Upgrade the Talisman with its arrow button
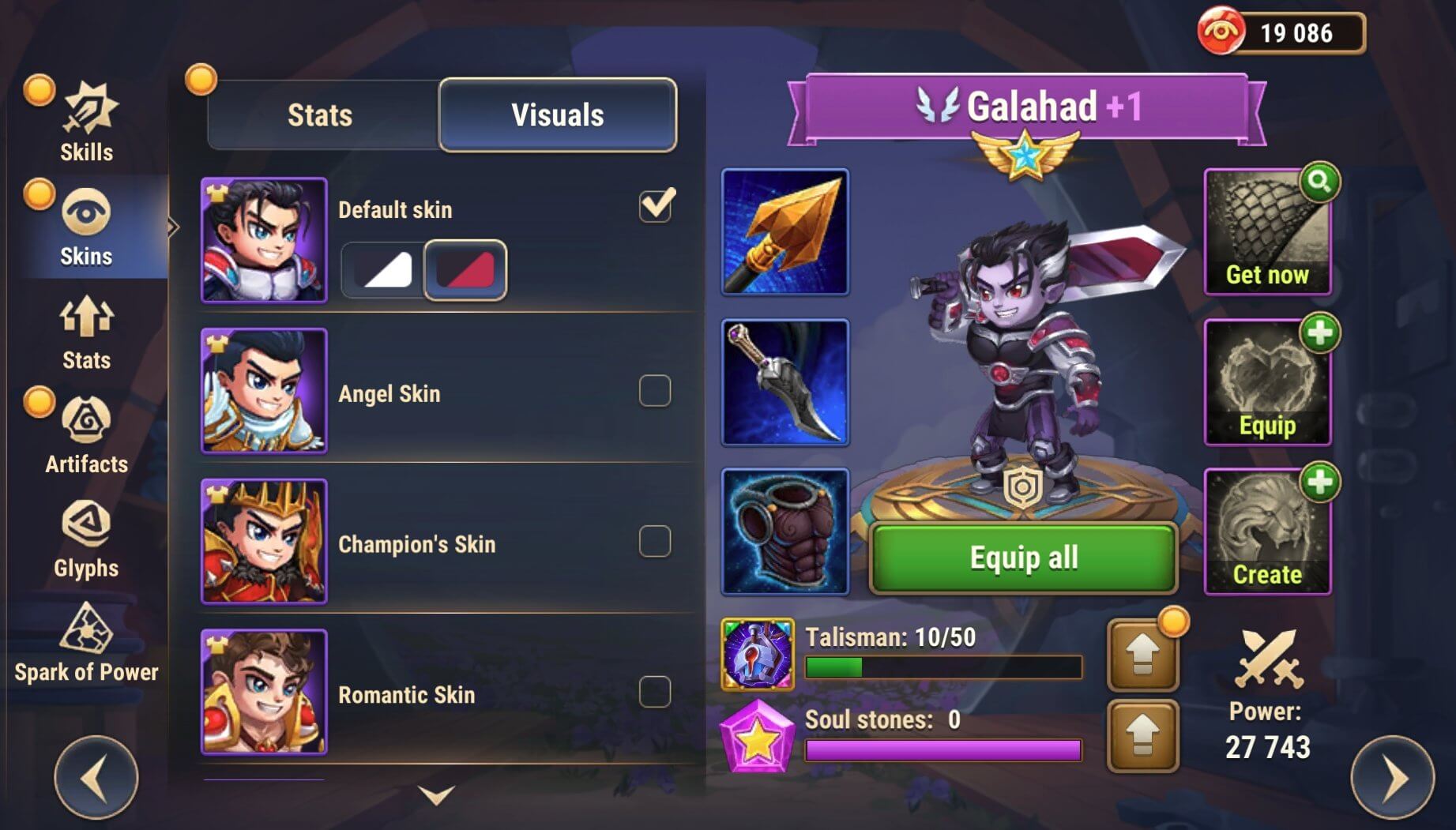This screenshot has width=1456, height=830. pos(1142,655)
